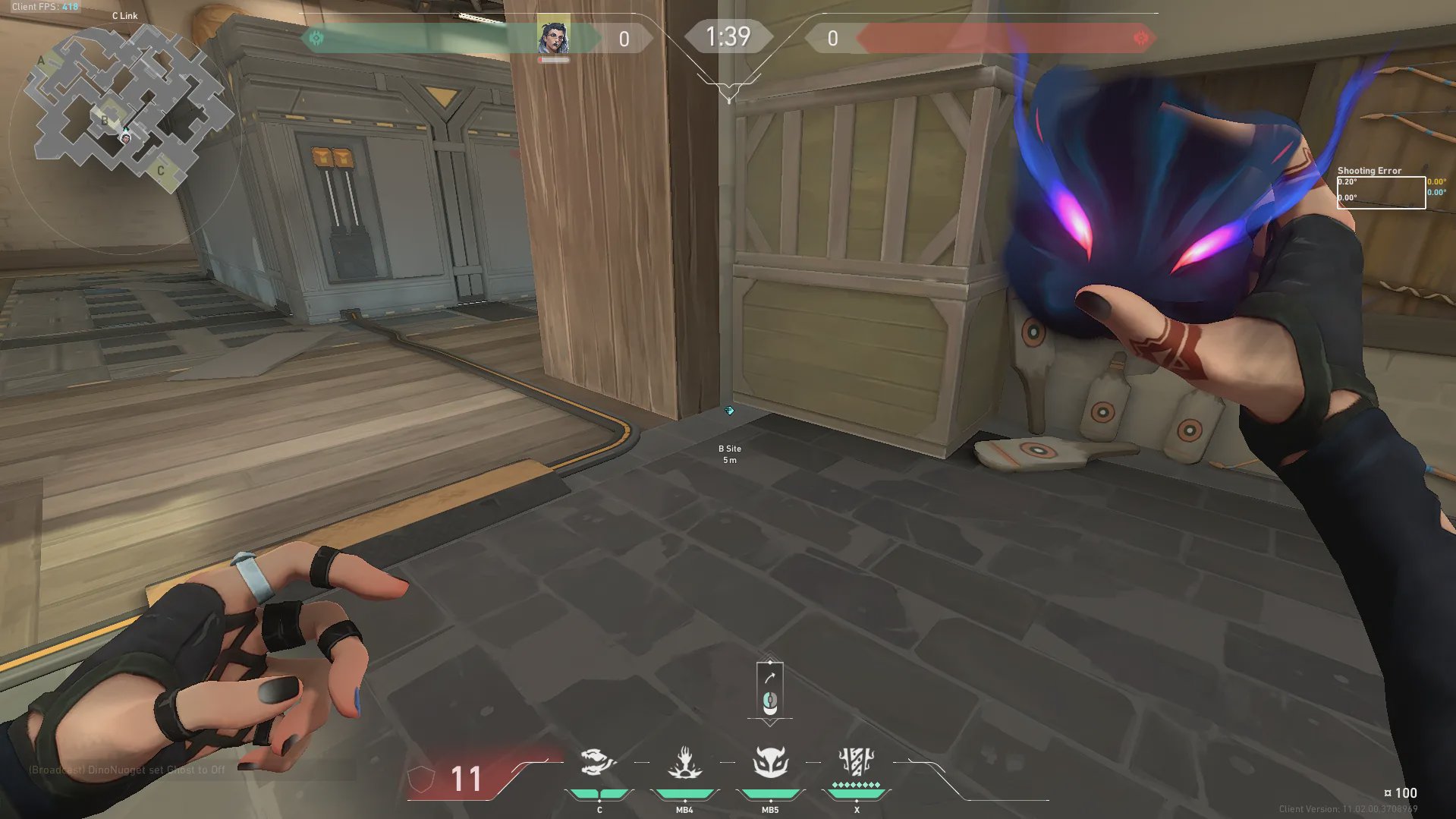Activate the Prowler ability icon

597,762
